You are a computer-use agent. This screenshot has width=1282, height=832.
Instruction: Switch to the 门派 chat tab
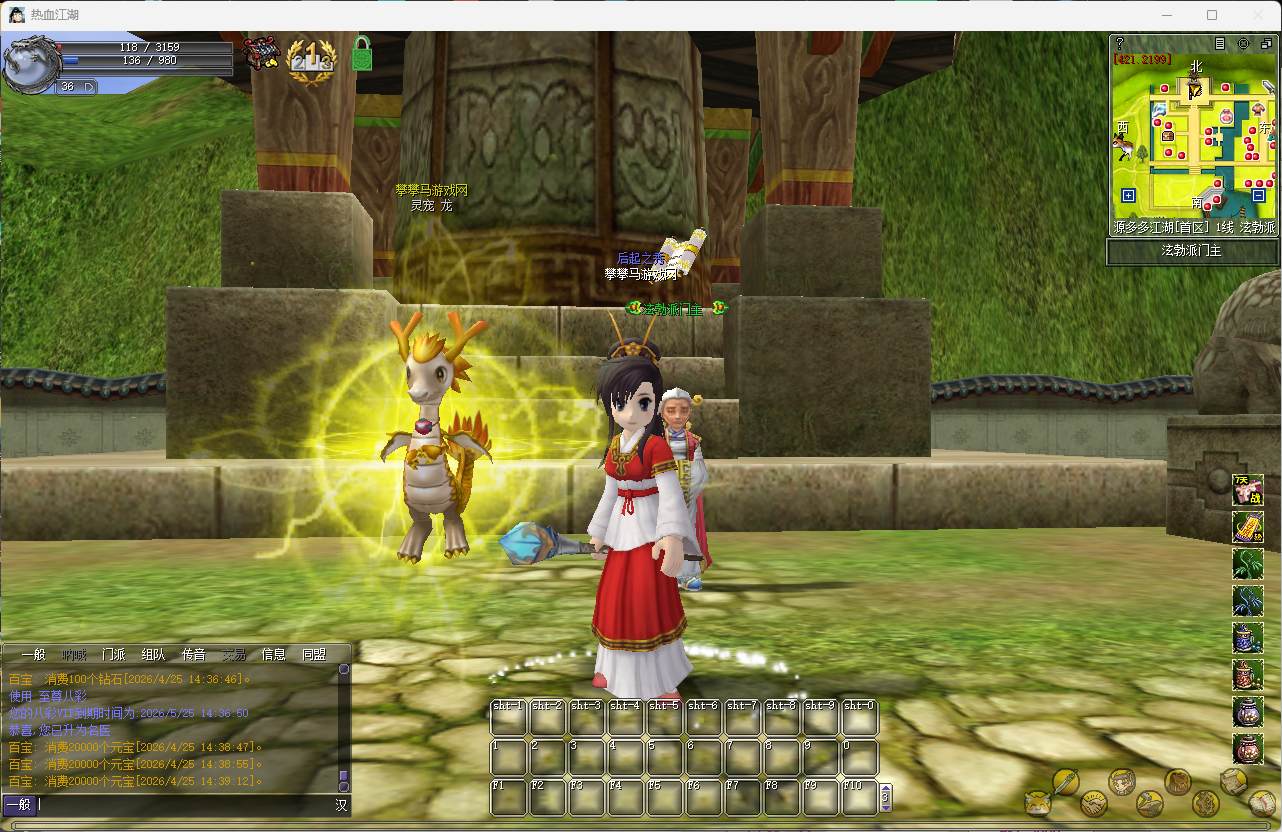pyautogui.click(x=114, y=655)
